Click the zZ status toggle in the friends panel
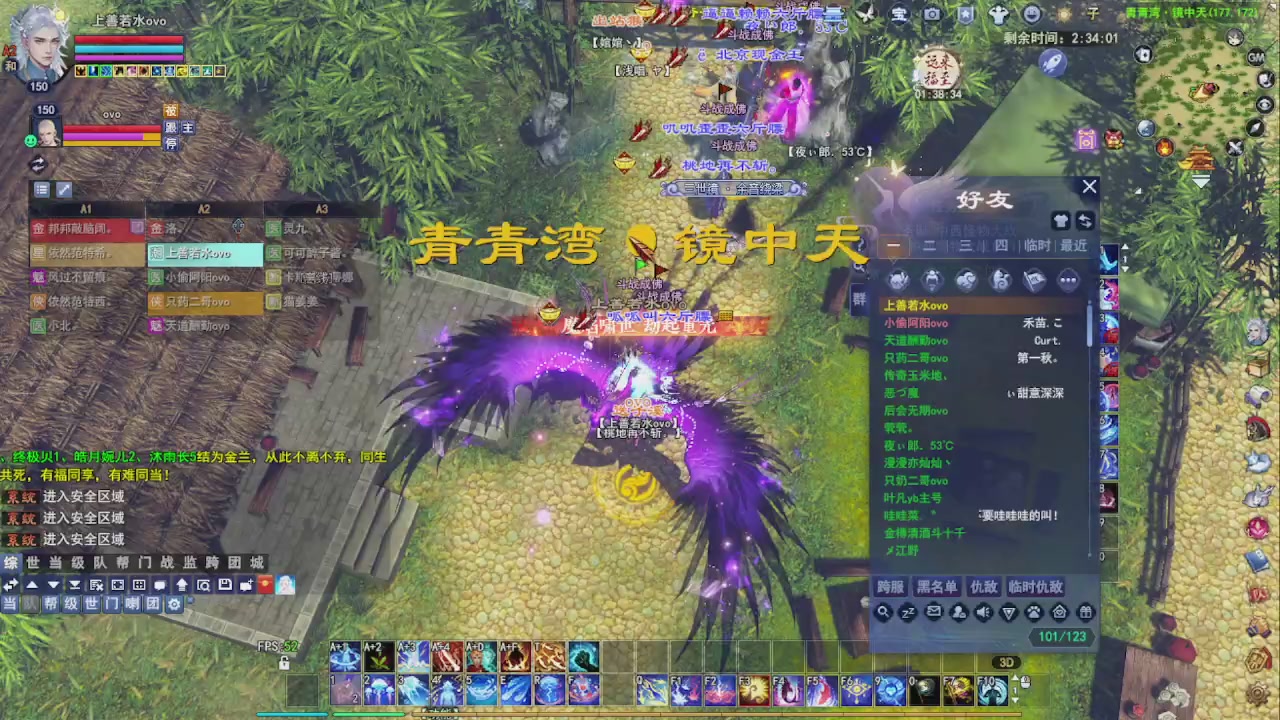 click(x=908, y=612)
